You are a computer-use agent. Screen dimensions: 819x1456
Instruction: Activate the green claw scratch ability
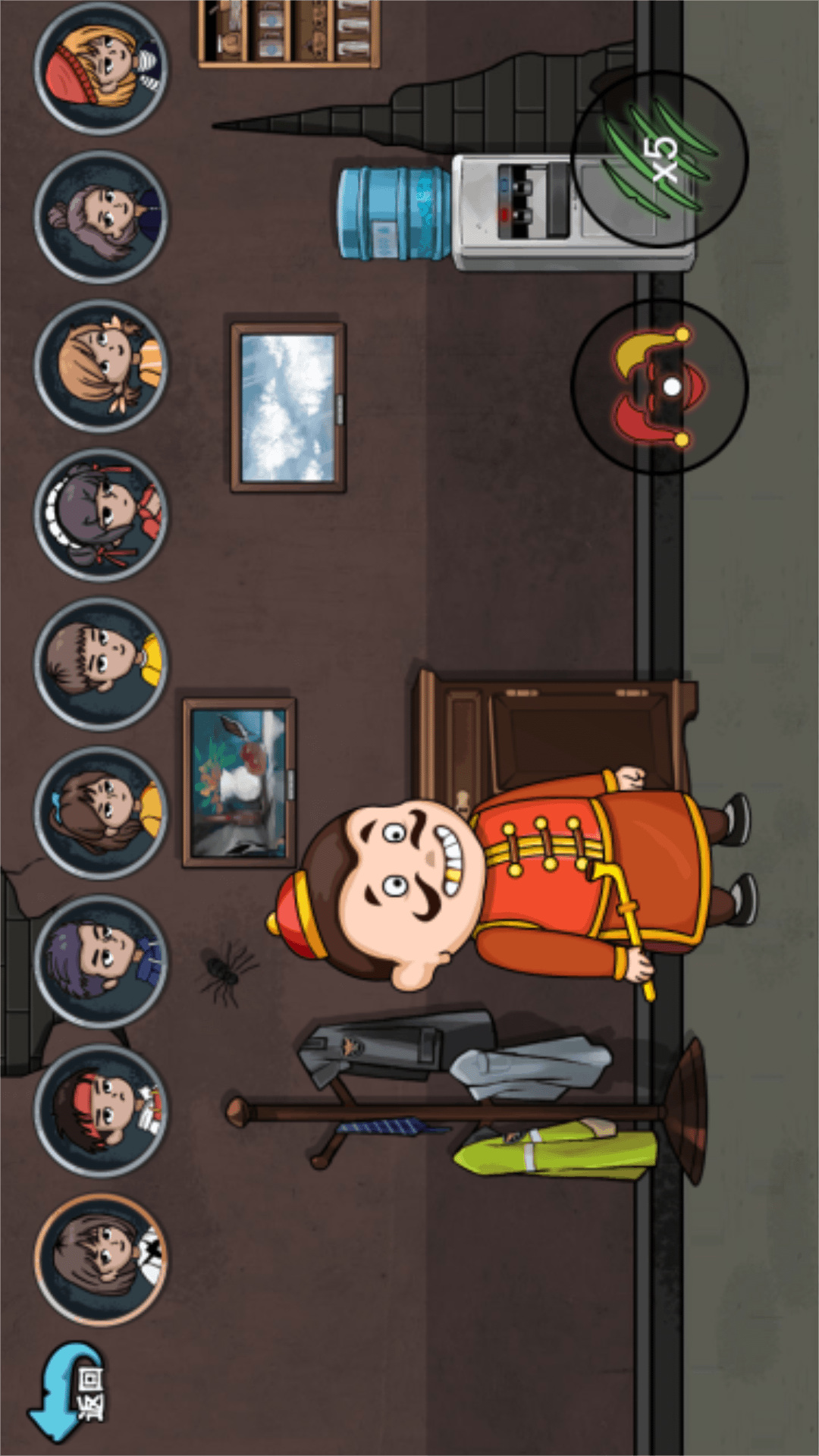[x=659, y=159]
